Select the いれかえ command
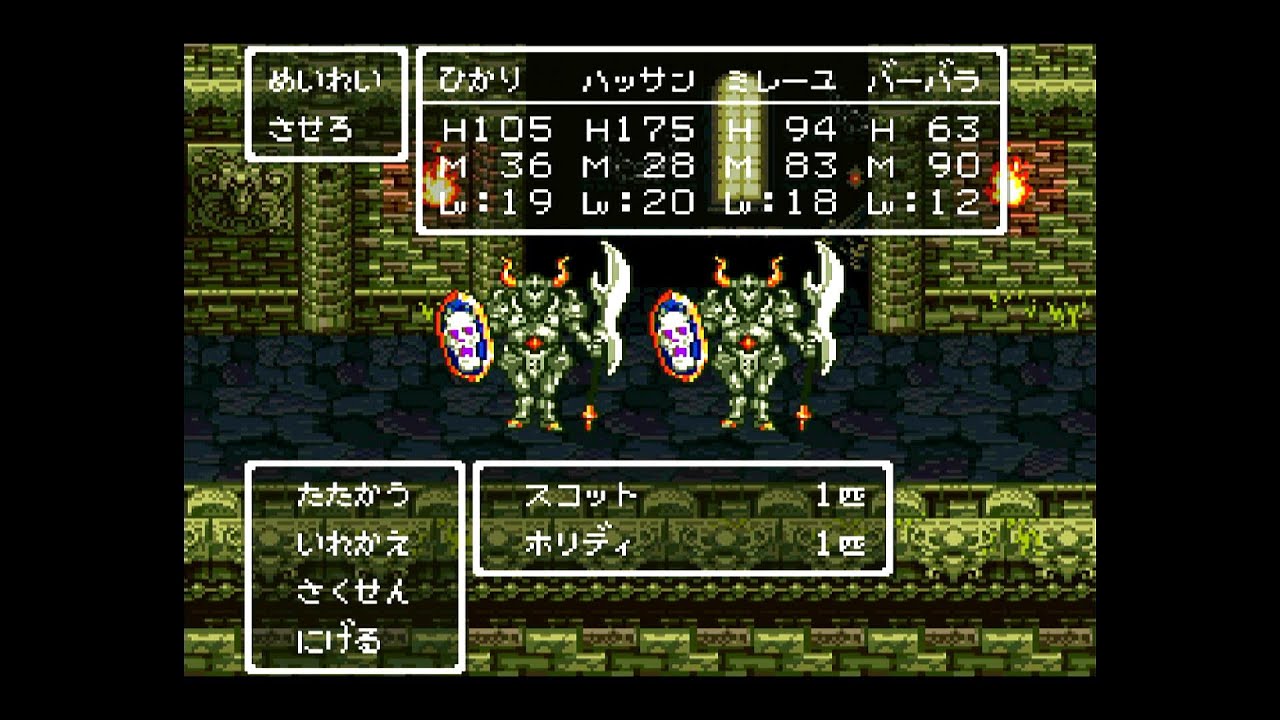The height and width of the screenshot is (720, 1280). click(353, 544)
